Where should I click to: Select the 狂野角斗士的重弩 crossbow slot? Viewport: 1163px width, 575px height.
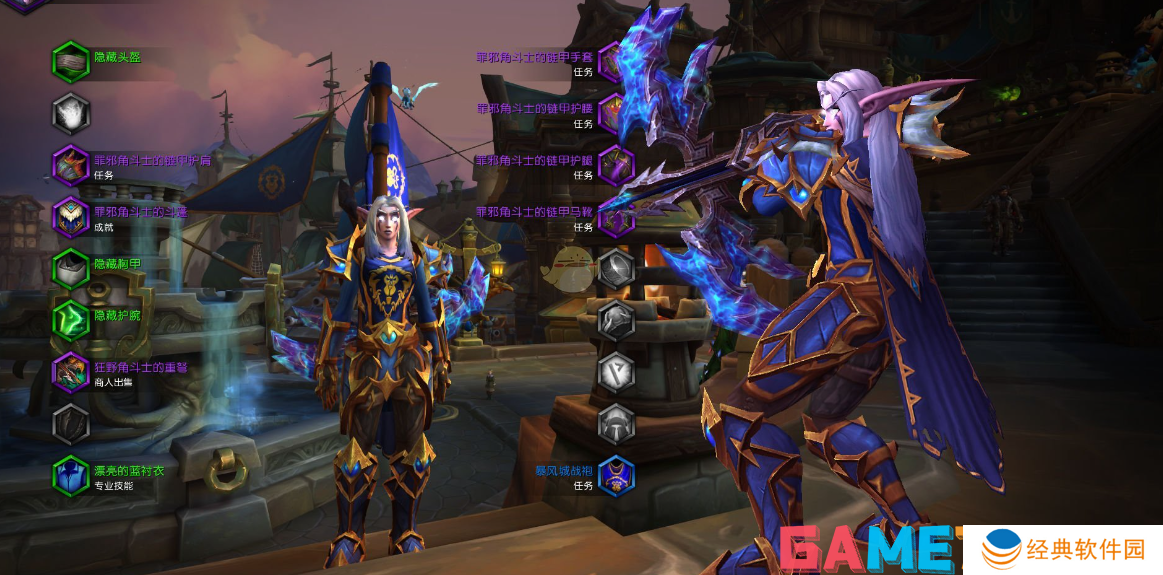point(71,372)
